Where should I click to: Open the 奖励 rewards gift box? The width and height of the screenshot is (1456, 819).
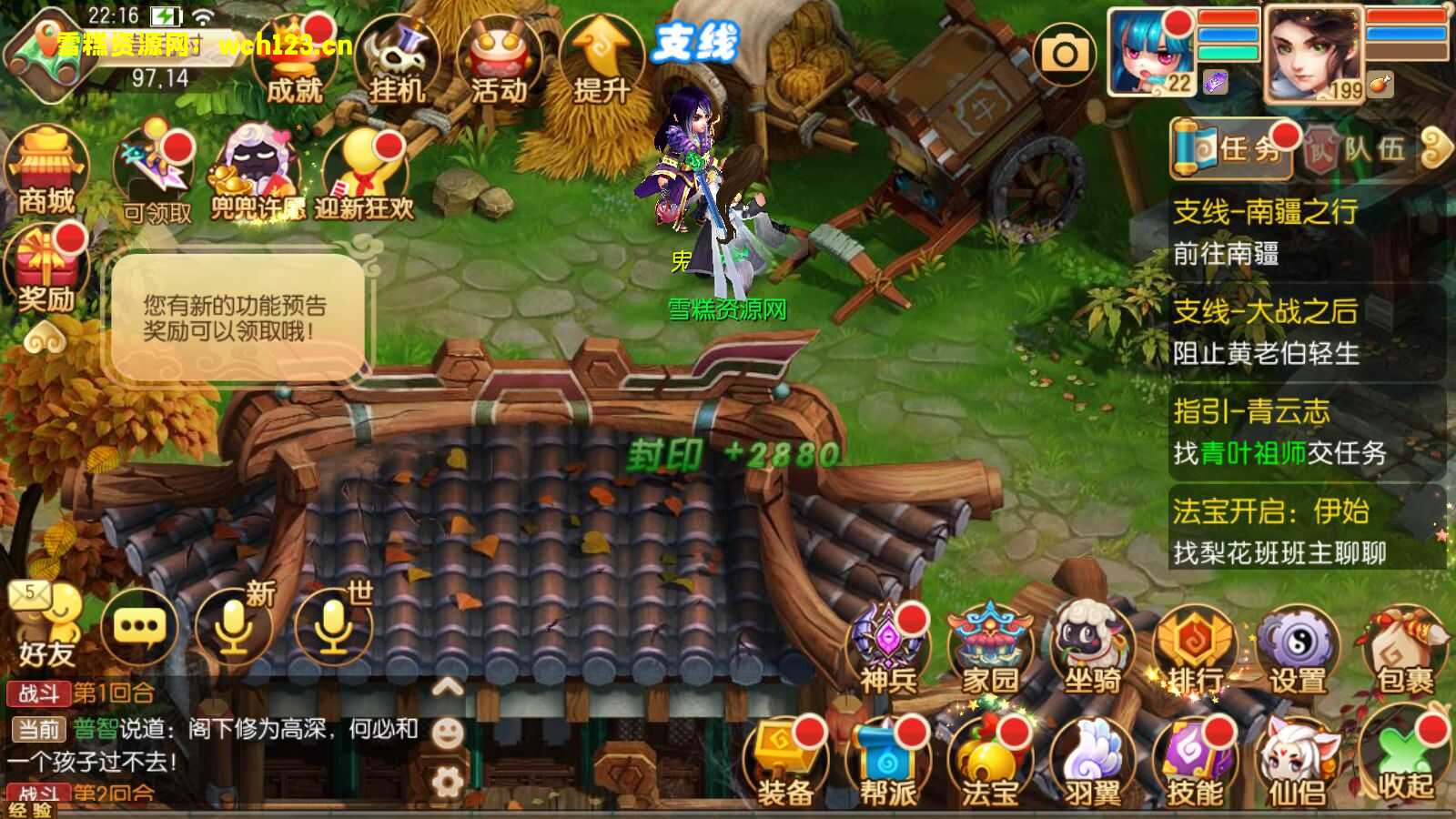point(45,270)
